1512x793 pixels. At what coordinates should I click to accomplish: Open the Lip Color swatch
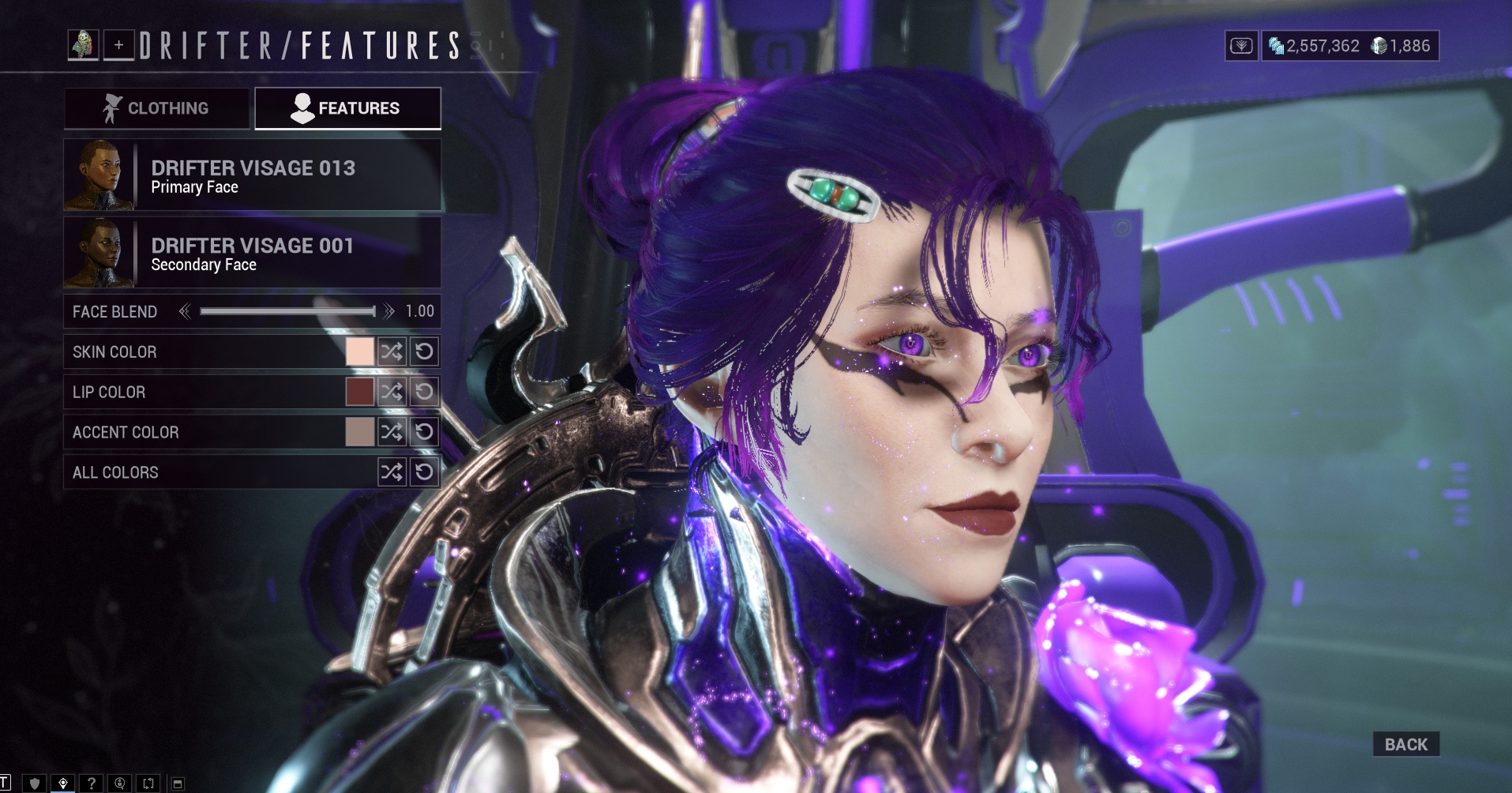(359, 392)
